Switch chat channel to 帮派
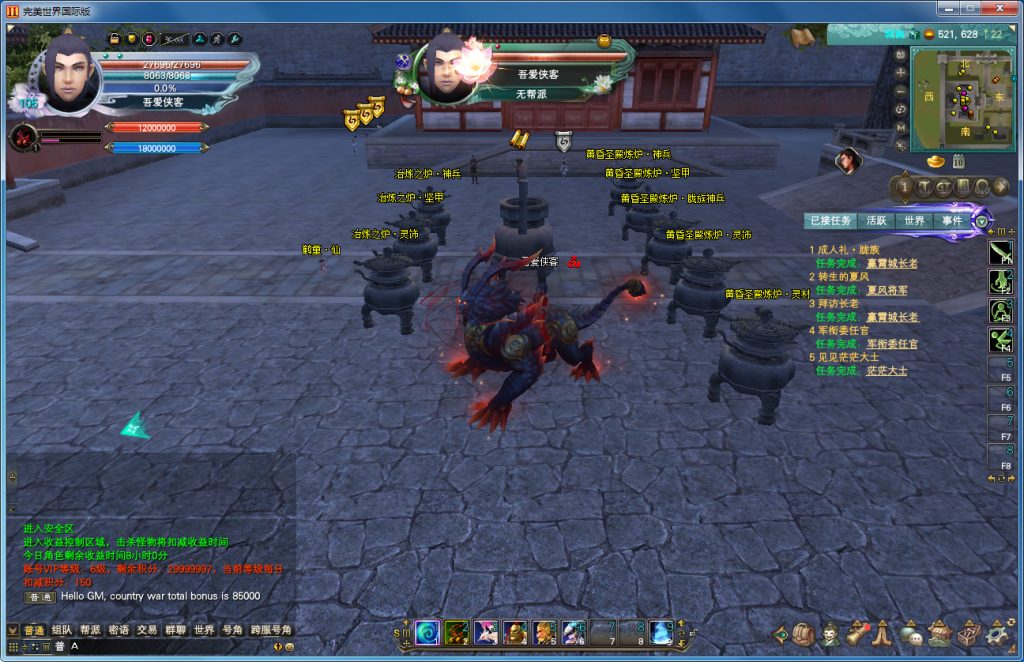Screen dimensions: 1024x662 click(90, 630)
